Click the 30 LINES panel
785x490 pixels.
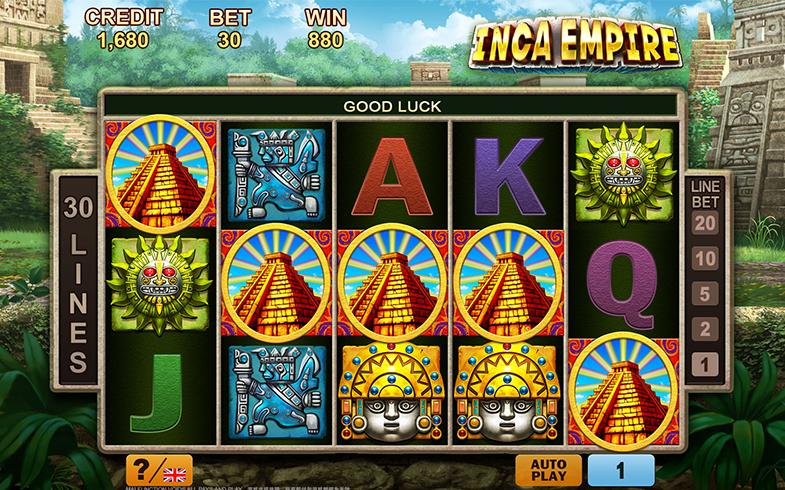pos(78,285)
